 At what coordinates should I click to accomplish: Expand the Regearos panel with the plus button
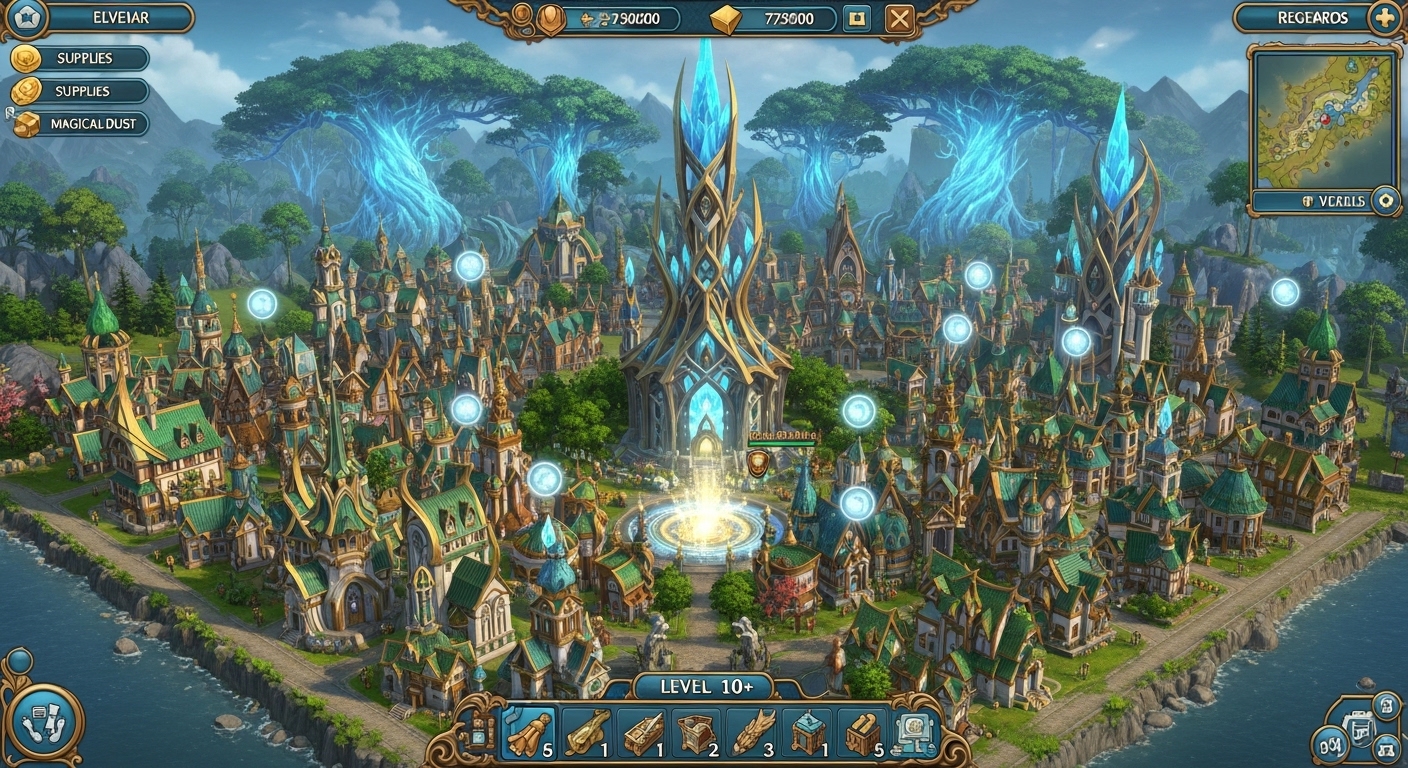pos(1384,18)
